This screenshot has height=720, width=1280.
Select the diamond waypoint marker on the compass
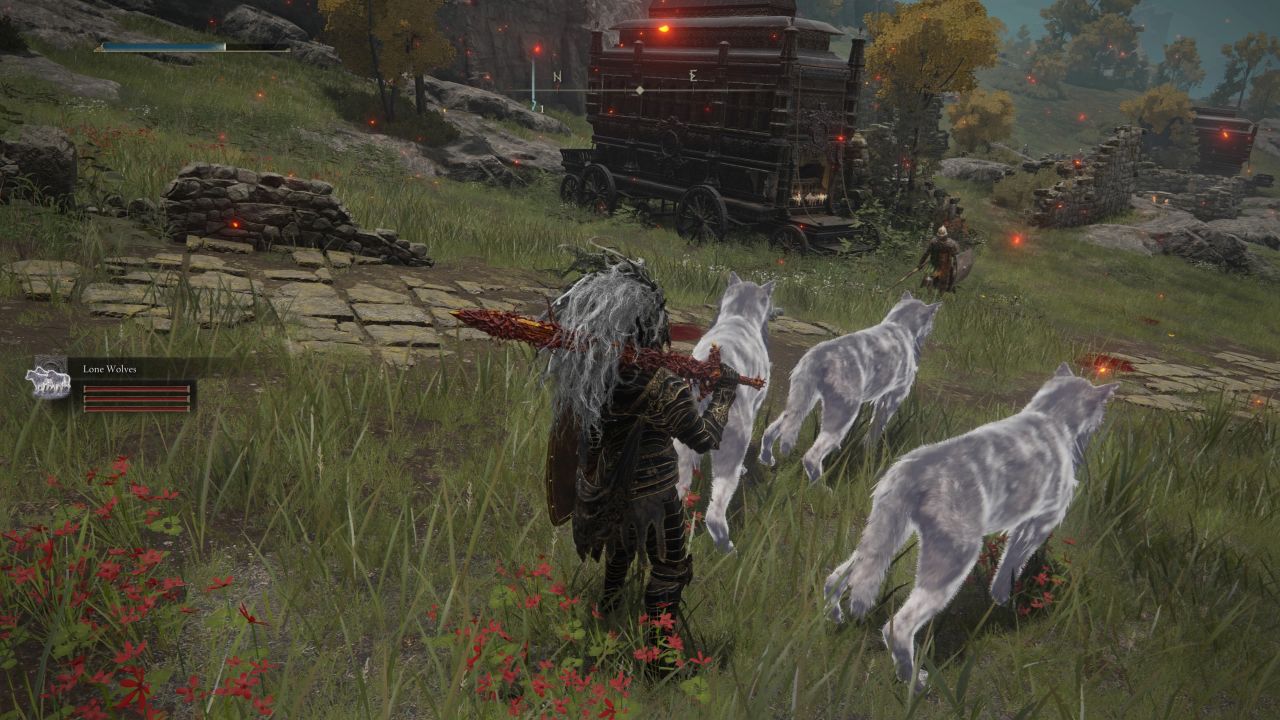pyautogui.click(x=640, y=89)
